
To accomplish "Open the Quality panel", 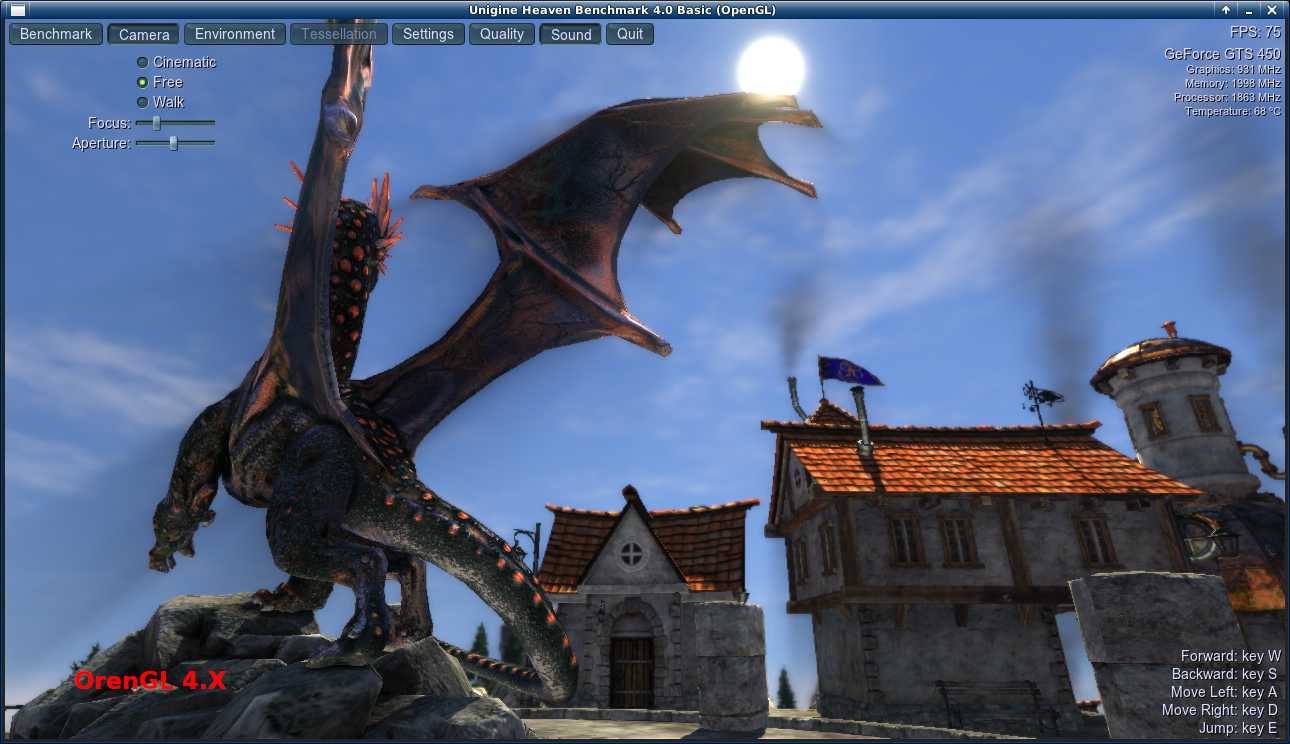I will 501,33.
